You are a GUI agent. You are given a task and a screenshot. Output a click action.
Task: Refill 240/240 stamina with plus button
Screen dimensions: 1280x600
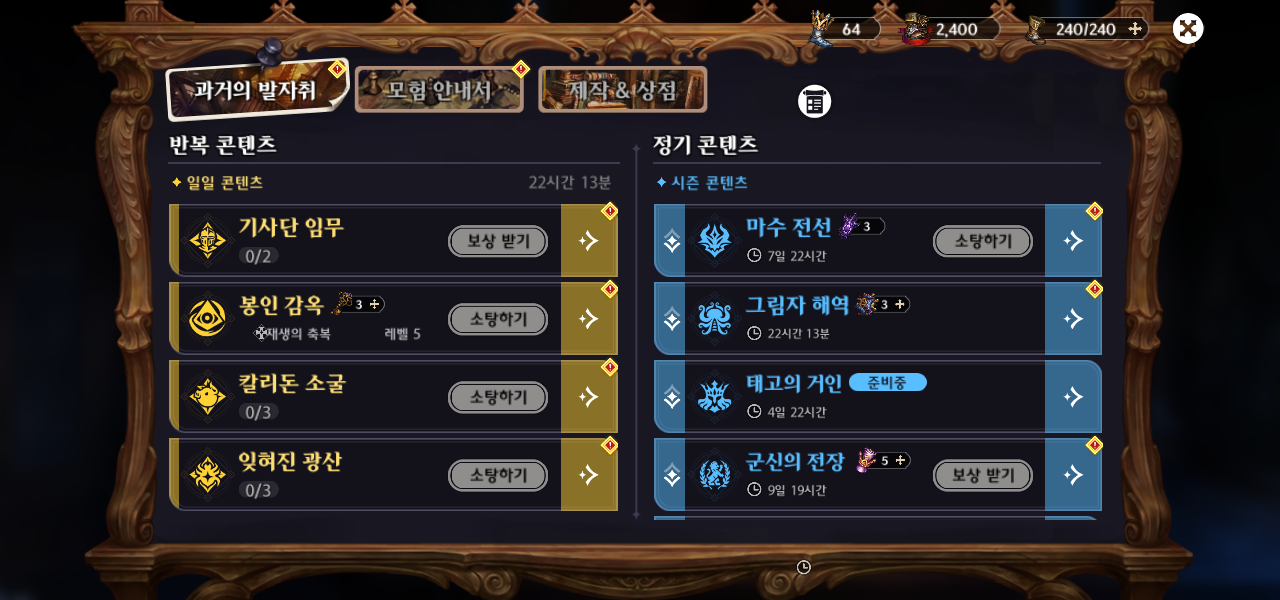[x=1135, y=29]
